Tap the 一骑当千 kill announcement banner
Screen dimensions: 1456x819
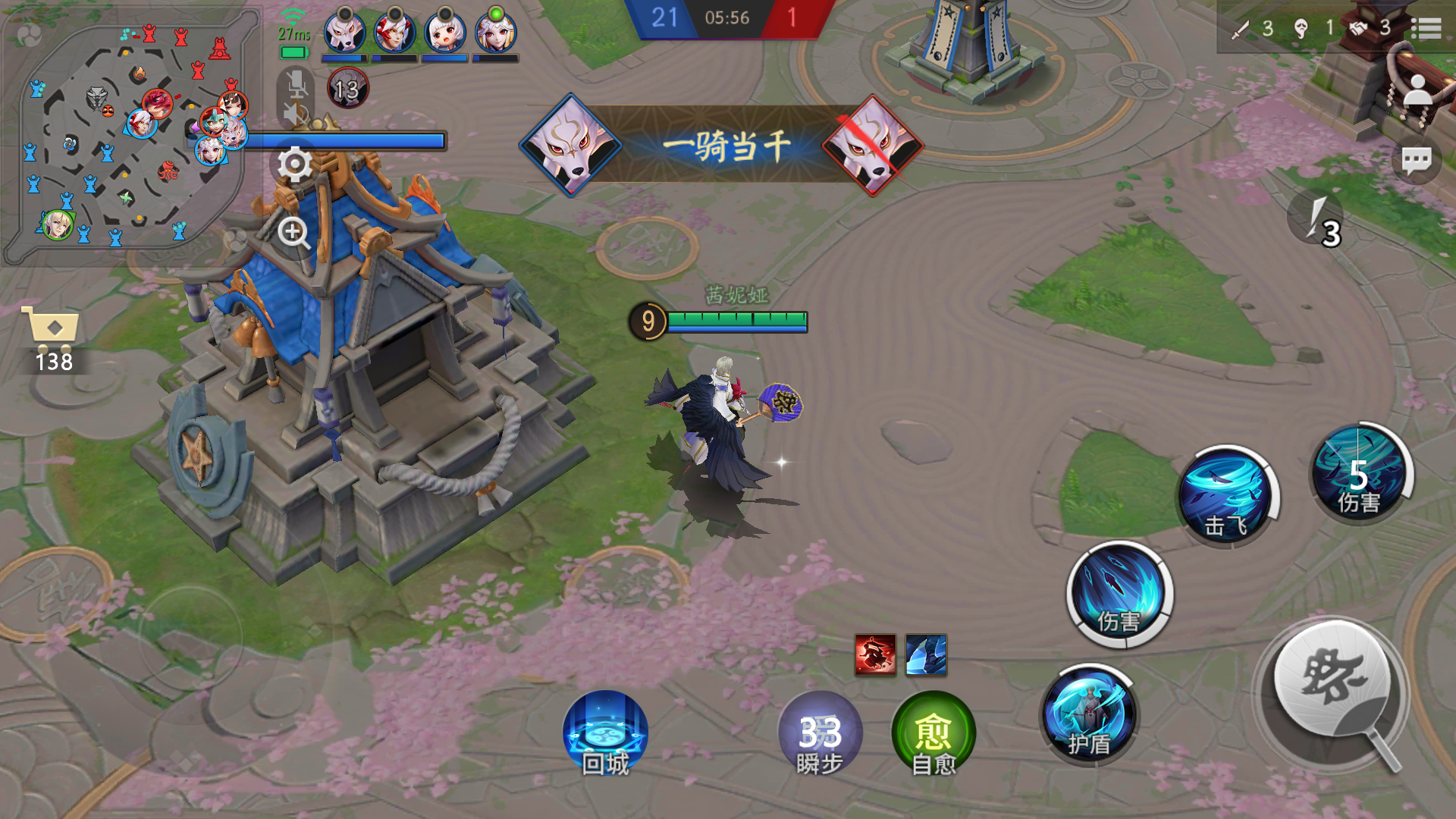726,144
